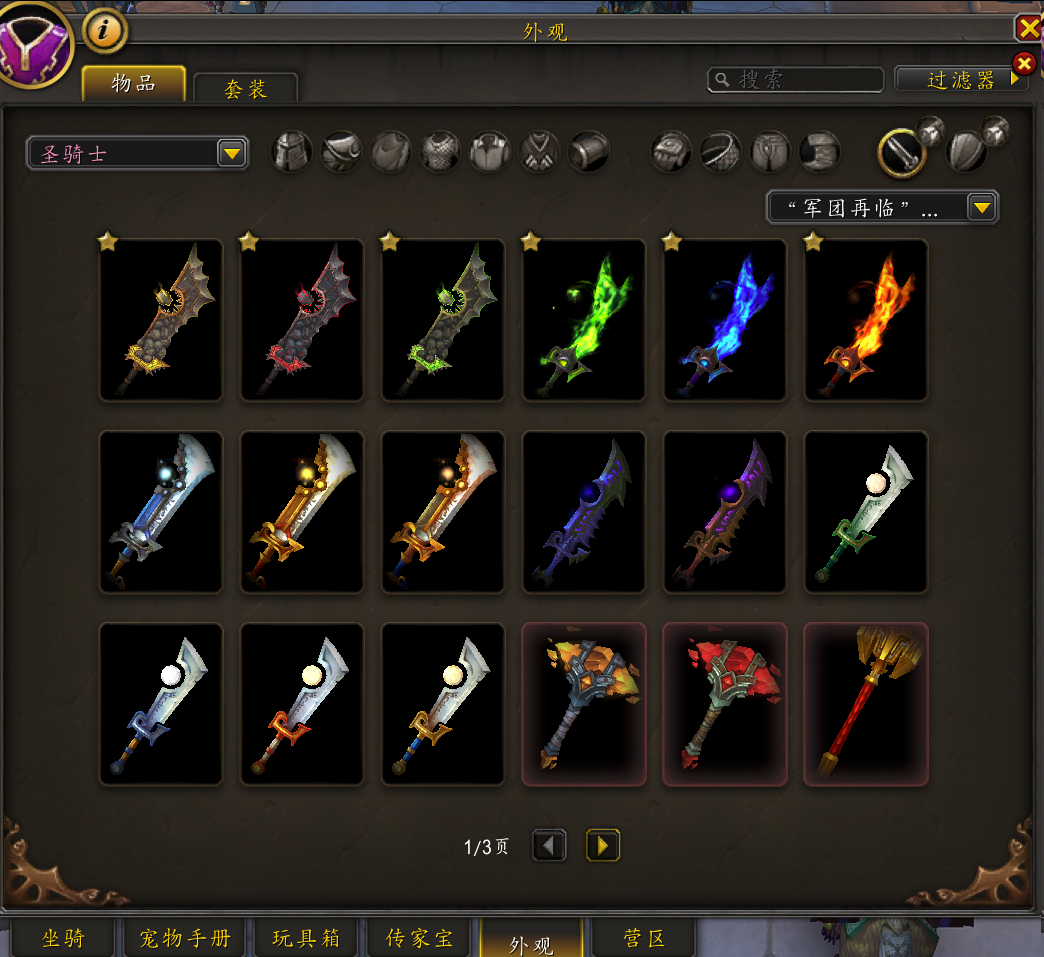Go to the next appearance page
This screenshot has width=1044, height=957.
[x=602, y=846]
